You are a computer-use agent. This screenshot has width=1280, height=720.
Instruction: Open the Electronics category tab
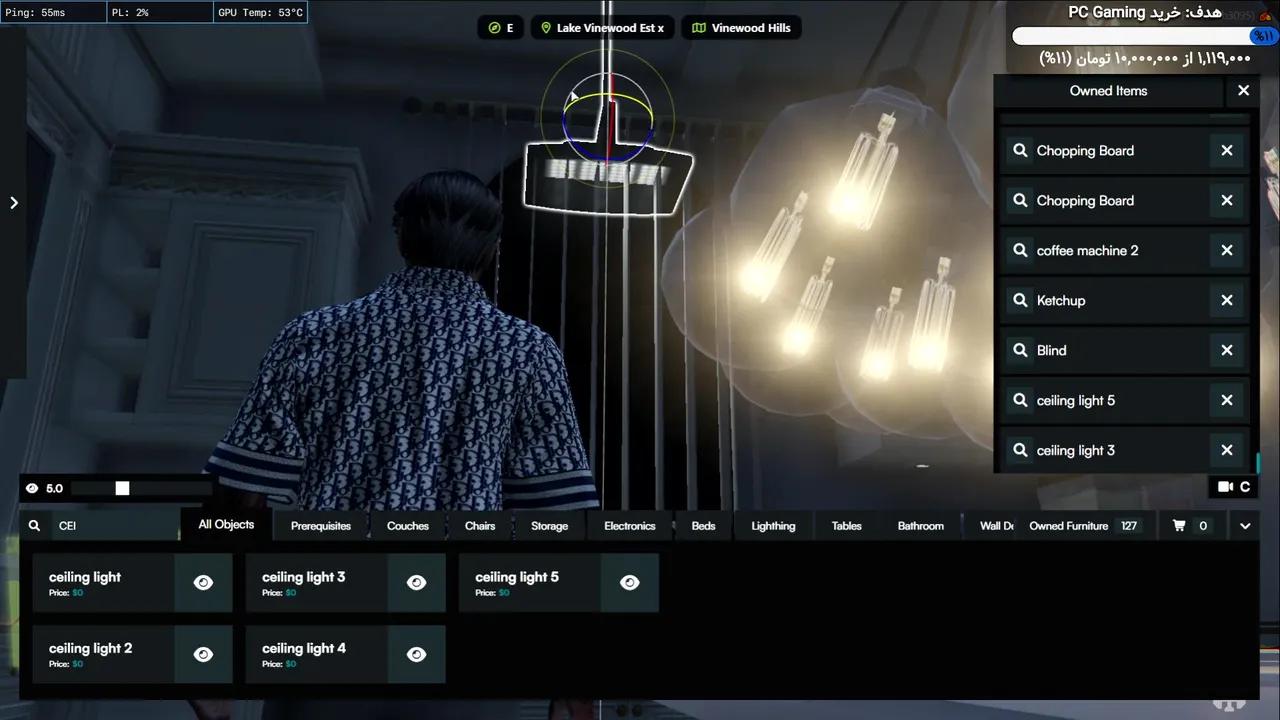pos(629,525)
